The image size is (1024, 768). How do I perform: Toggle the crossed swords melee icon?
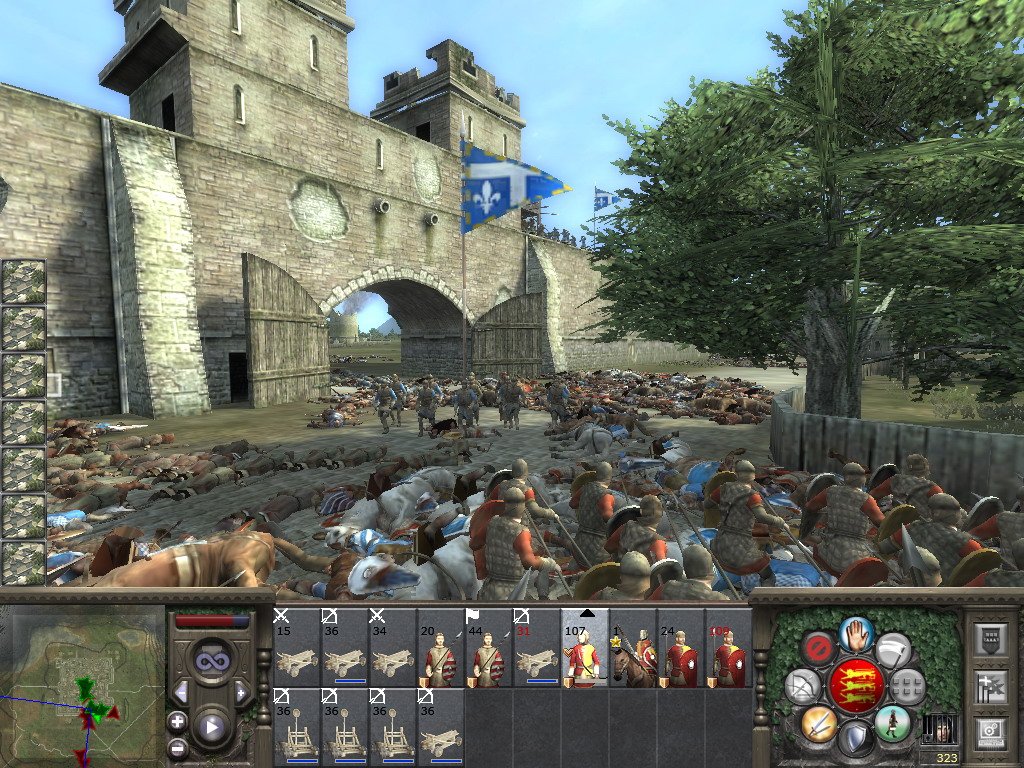coord(819,723)
